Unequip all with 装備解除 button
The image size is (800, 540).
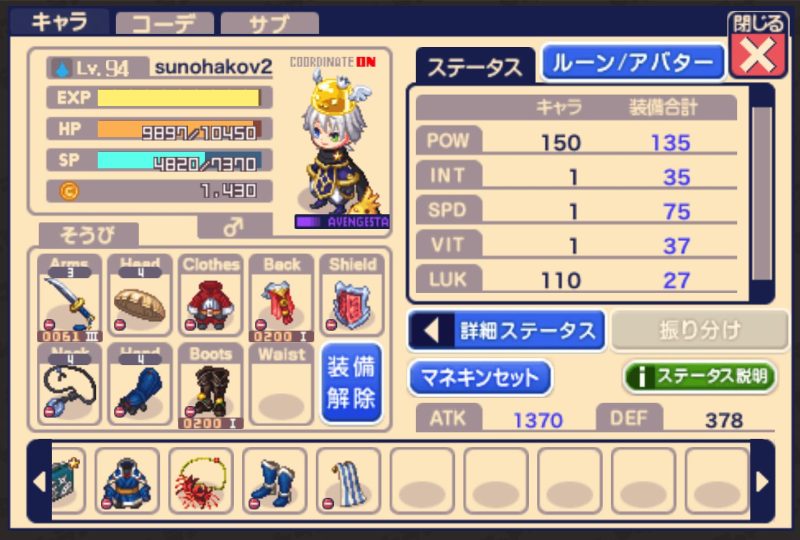point(350,383)
